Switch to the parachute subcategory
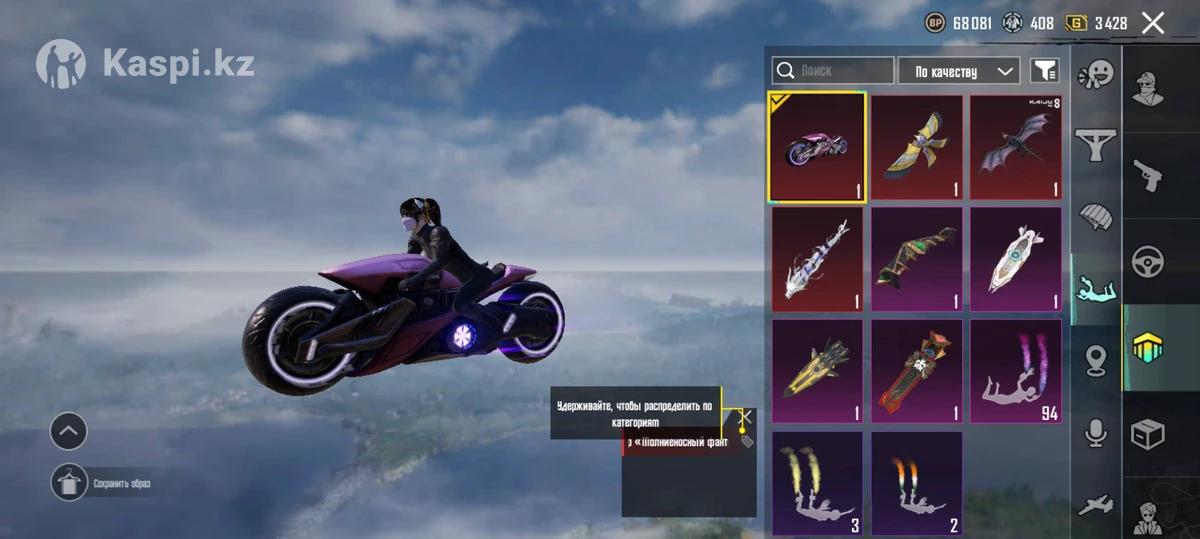The image size is (1200, 539). point(1096,217)
